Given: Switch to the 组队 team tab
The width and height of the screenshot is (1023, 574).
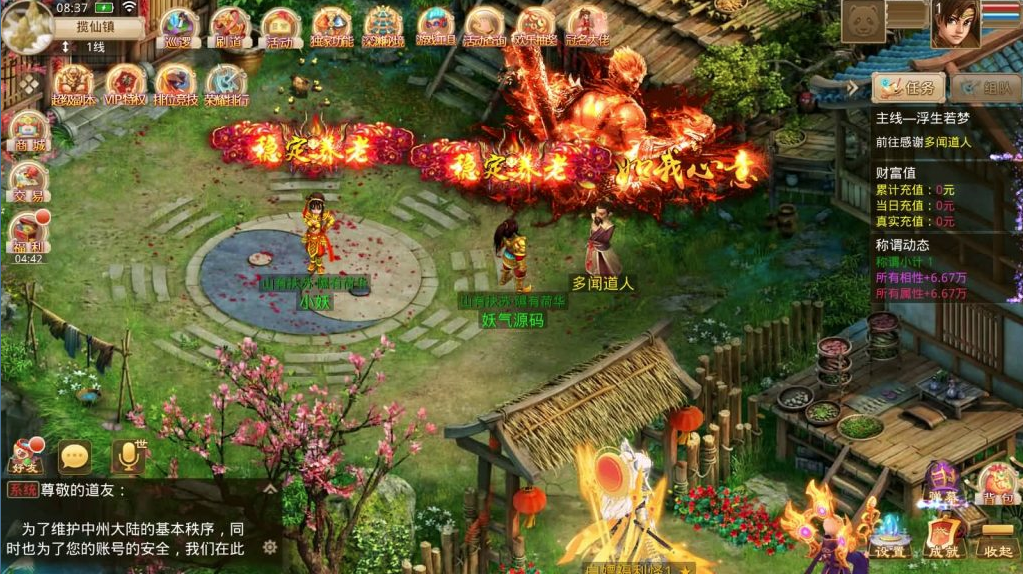Looking at the screenshot, I should point(985,88).
